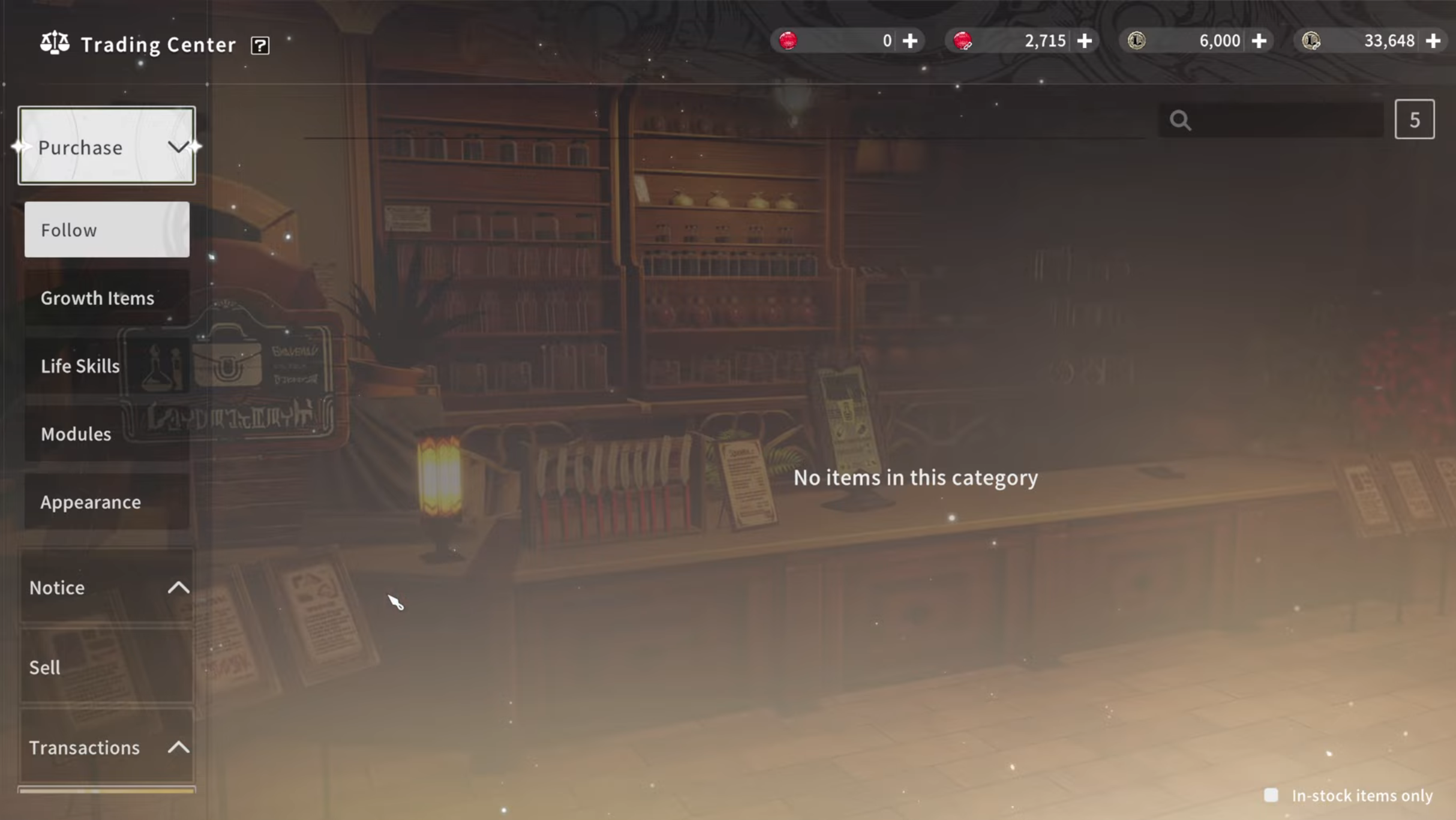This screenshot has width=1456, height=820.
Task: Open the Growth Items category
Action: coord(107,298)
